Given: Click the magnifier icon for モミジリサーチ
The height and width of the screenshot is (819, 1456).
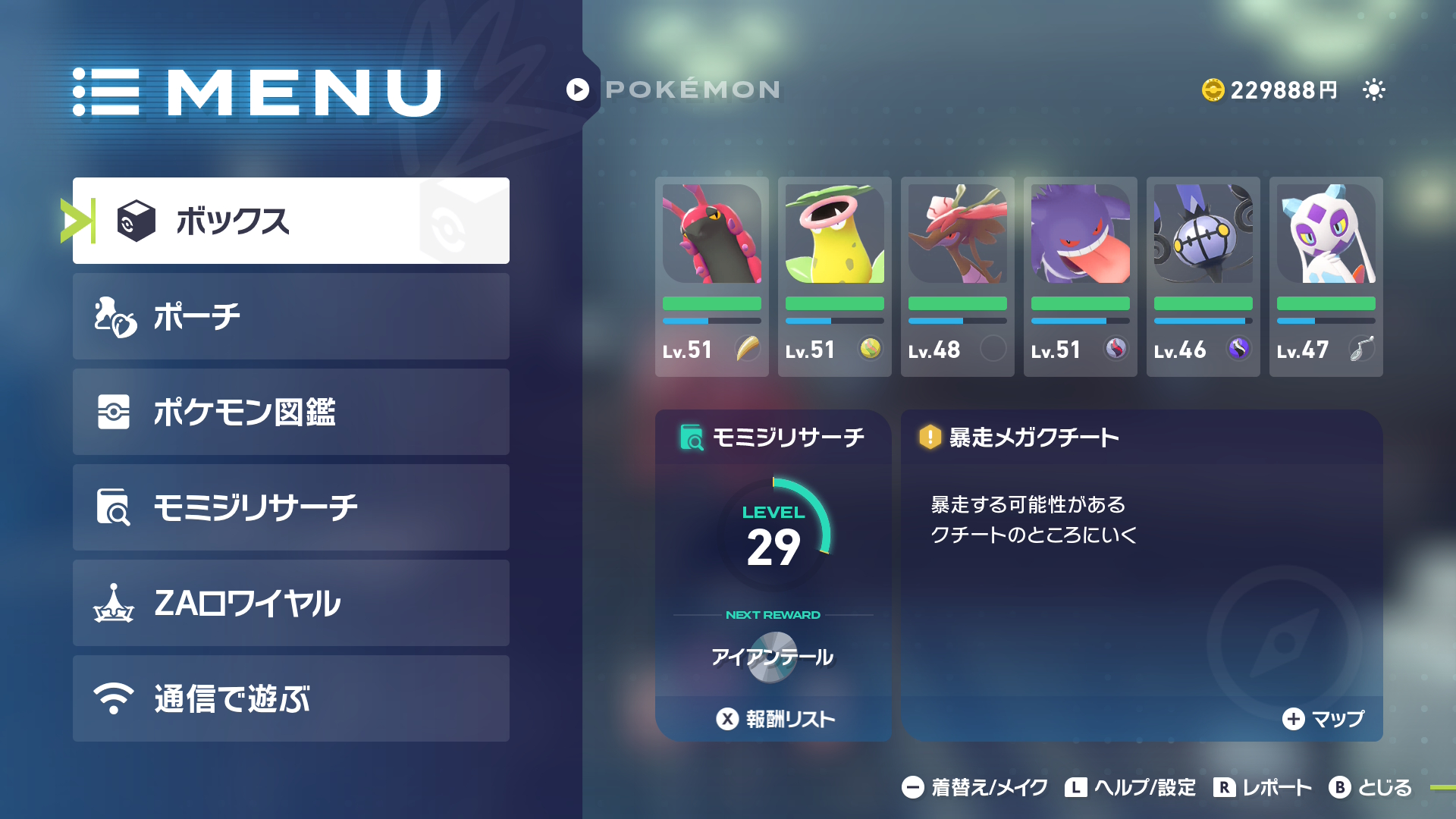Looking at the screenshot, I should coord(111,507).
